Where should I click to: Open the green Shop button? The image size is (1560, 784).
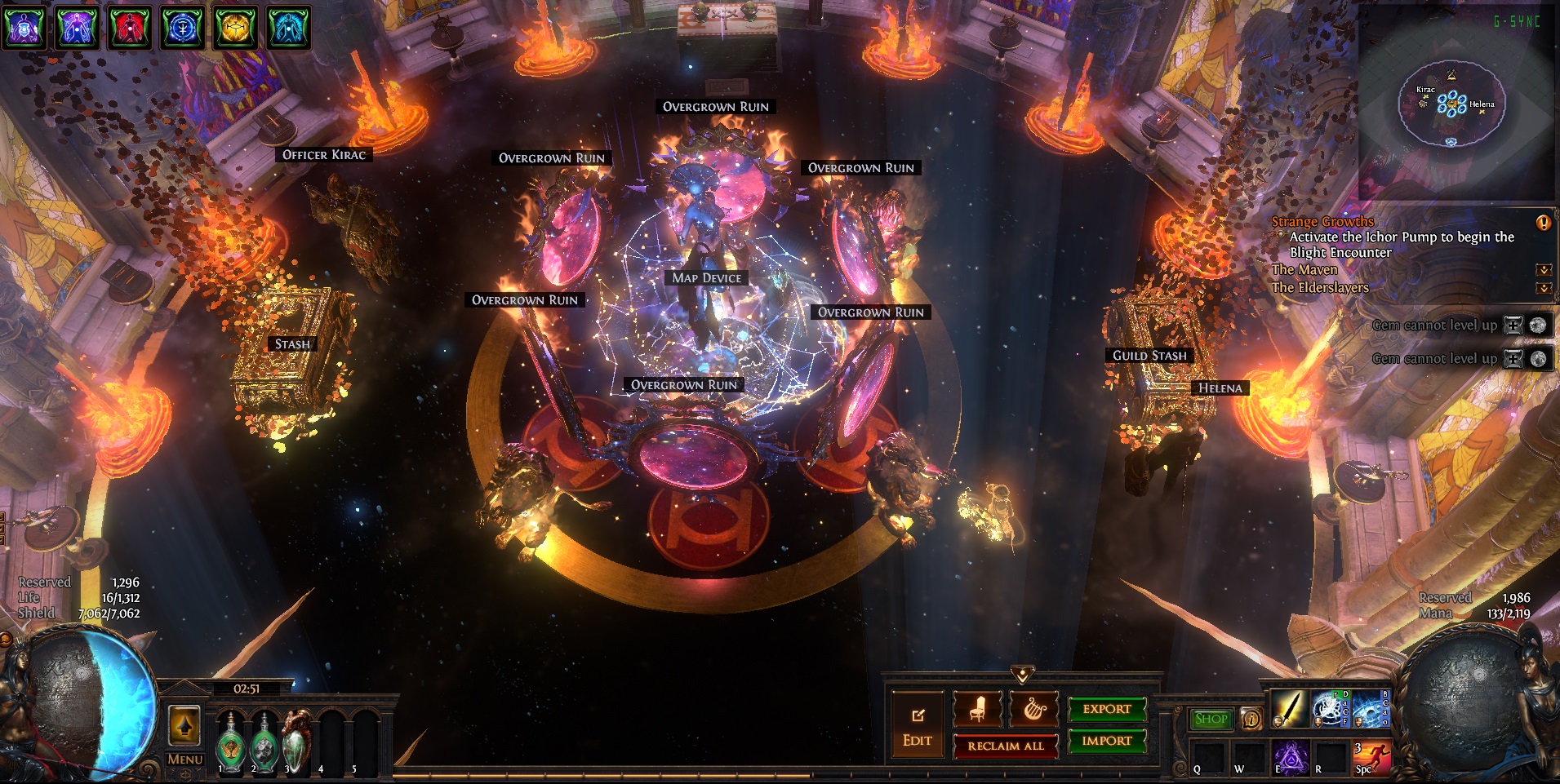coord(1211,719)
